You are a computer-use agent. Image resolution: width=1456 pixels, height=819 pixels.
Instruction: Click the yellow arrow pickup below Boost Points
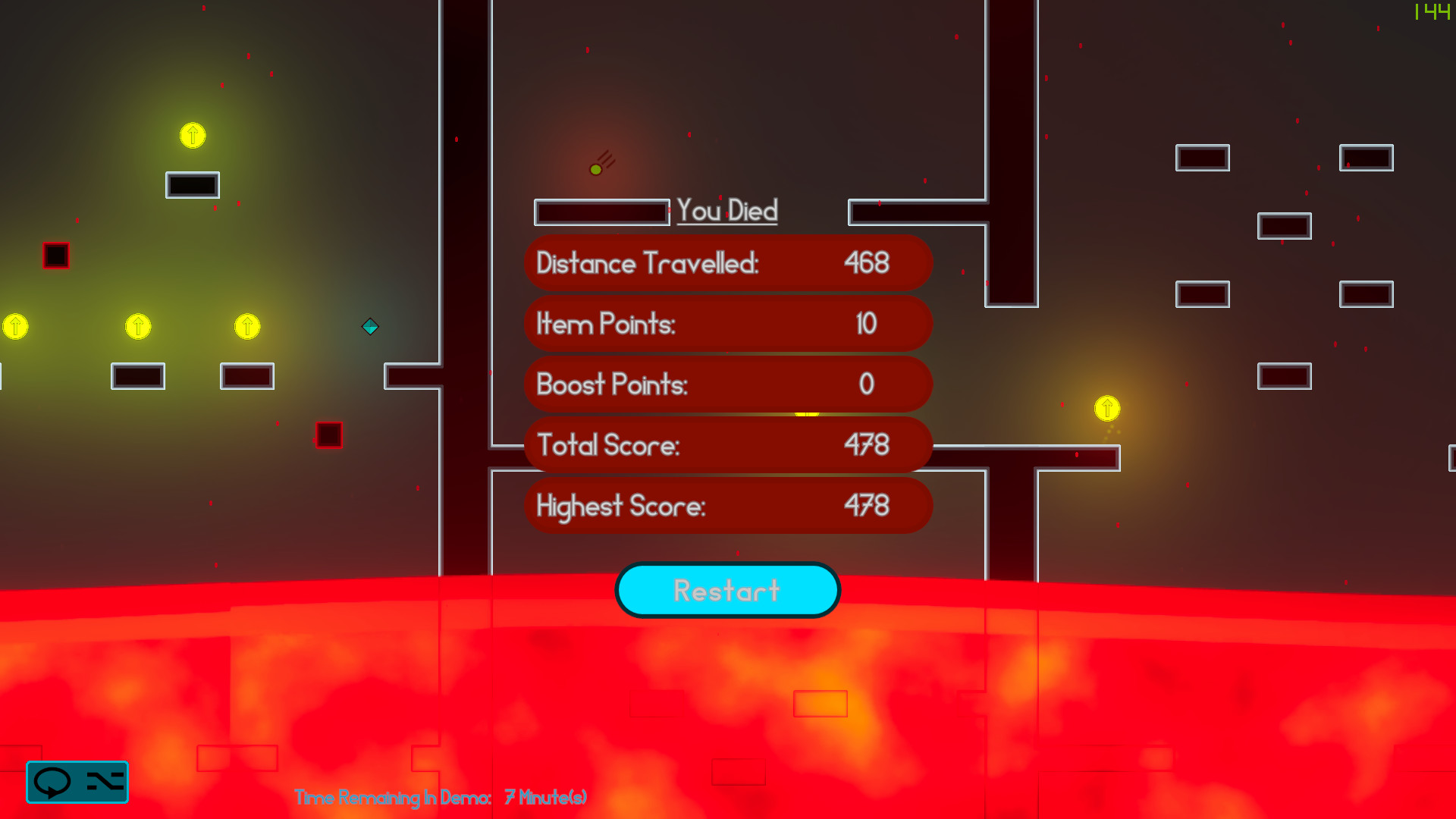click(x=806, y=414)
